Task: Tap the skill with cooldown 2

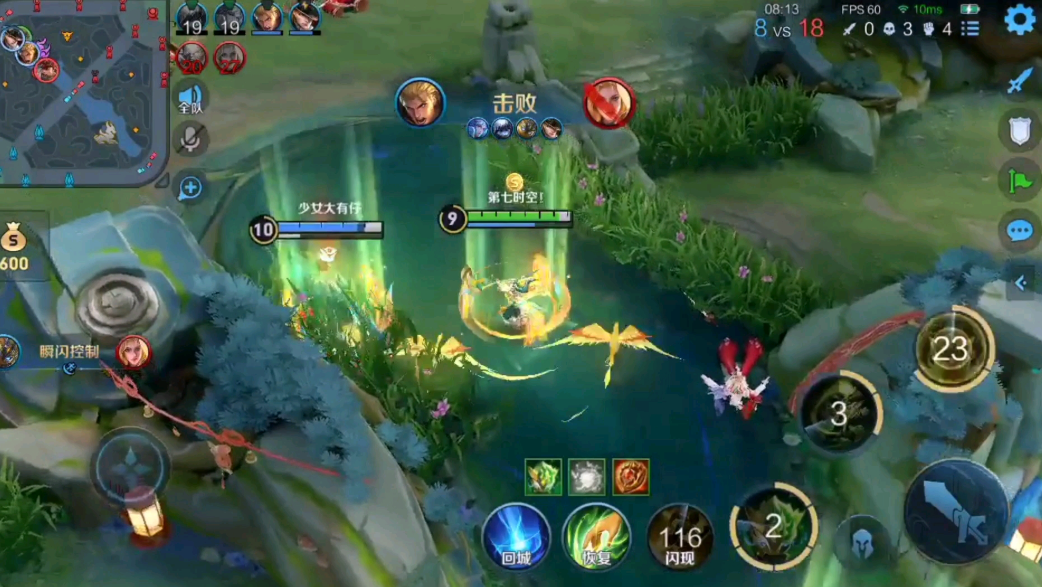Action: 773,526
